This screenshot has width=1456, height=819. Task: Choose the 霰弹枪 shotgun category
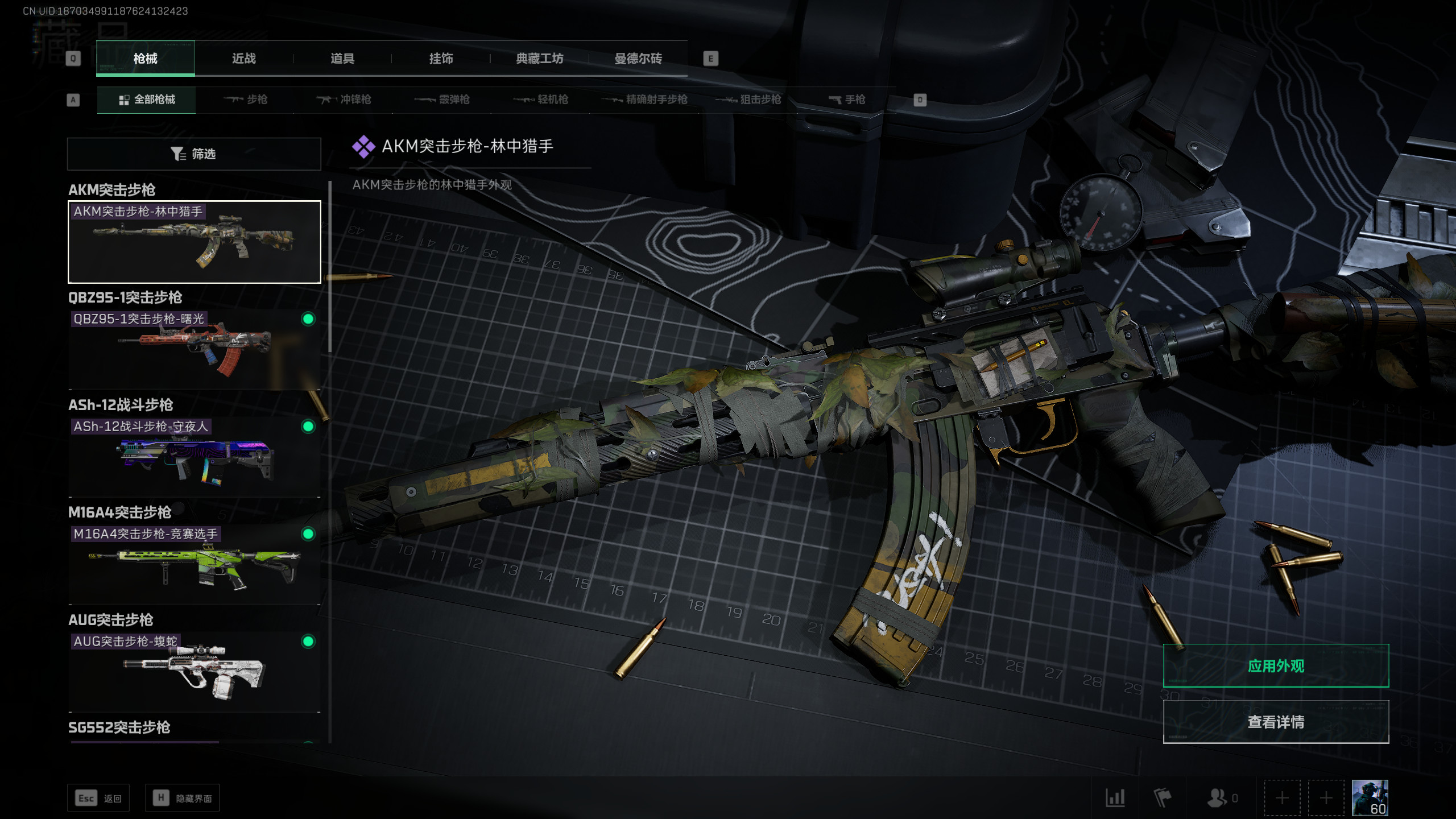pos(442,100)
